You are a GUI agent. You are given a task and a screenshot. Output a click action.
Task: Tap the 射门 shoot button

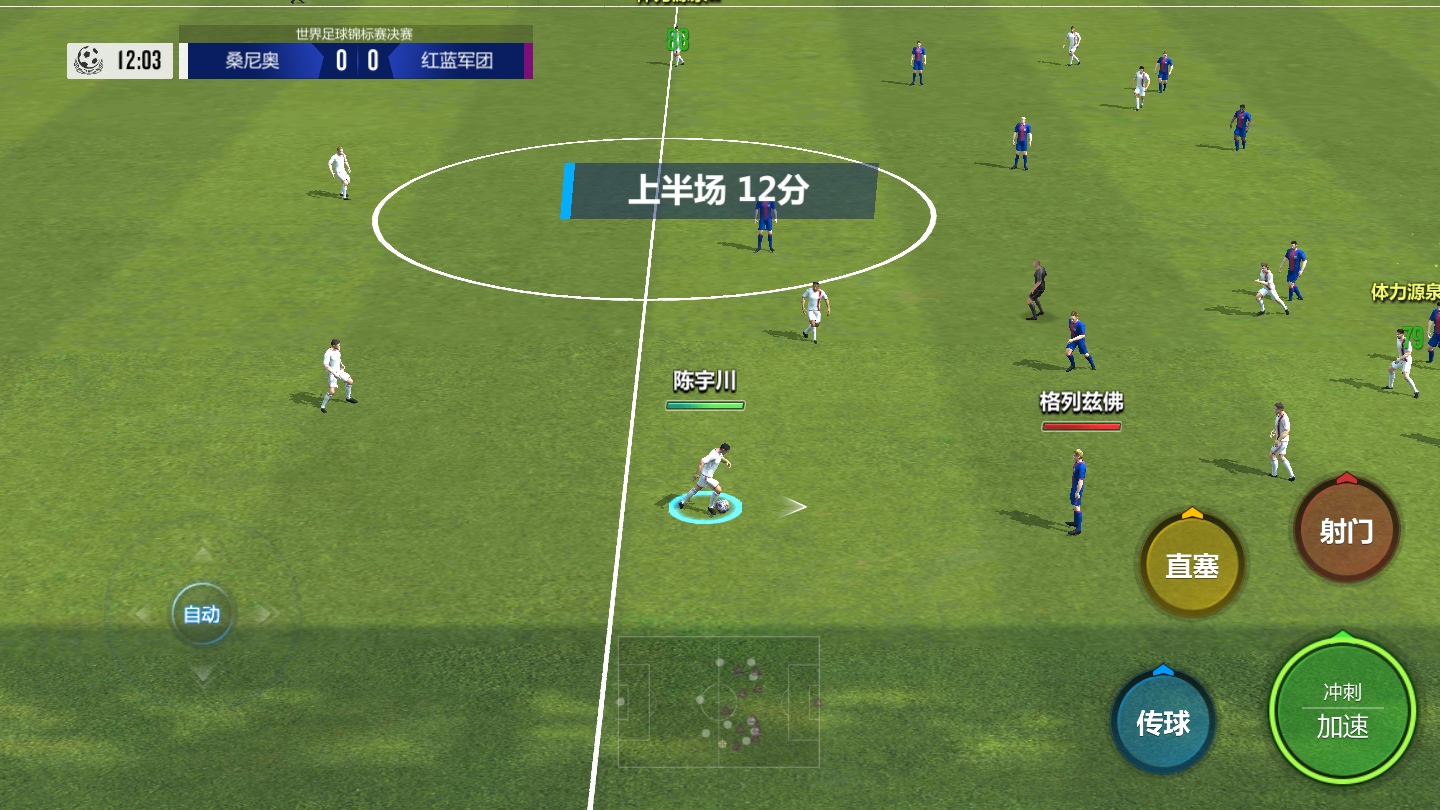(1346, 531)
